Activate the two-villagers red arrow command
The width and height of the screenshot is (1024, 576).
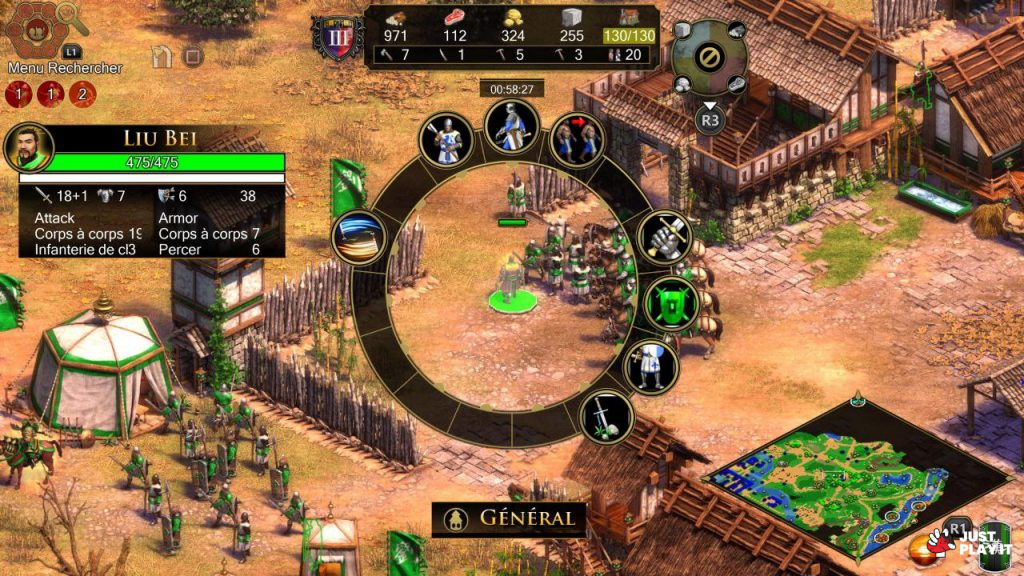pos(577,139)
